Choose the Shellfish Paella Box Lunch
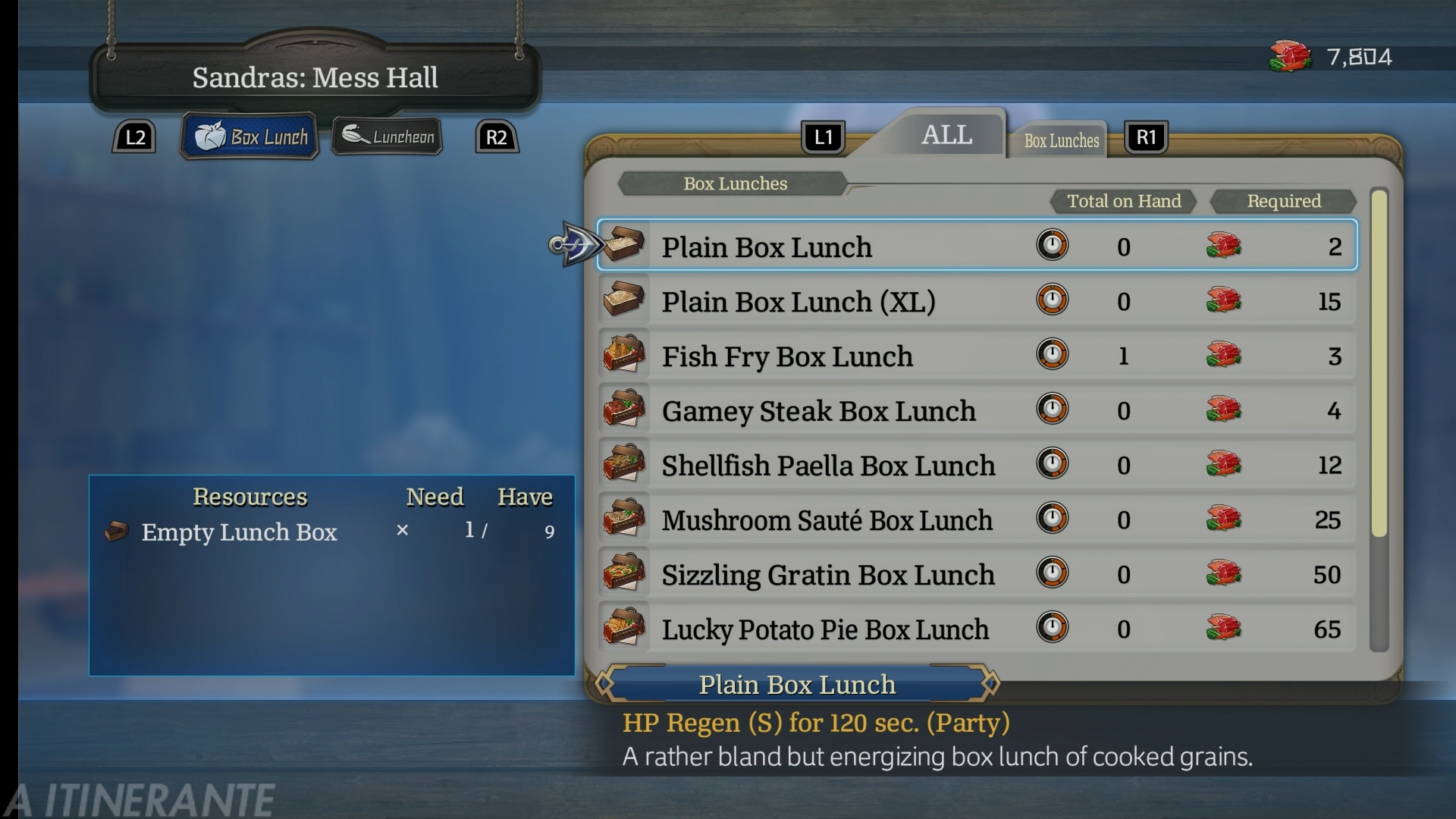The image size is (1456, 819). click(x=977, y=465)
